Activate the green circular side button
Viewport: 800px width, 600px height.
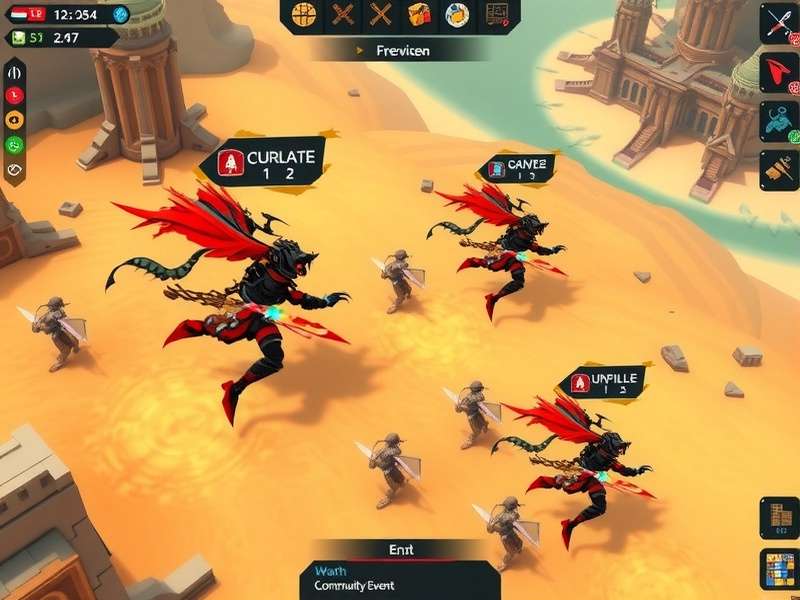(14, 144)
